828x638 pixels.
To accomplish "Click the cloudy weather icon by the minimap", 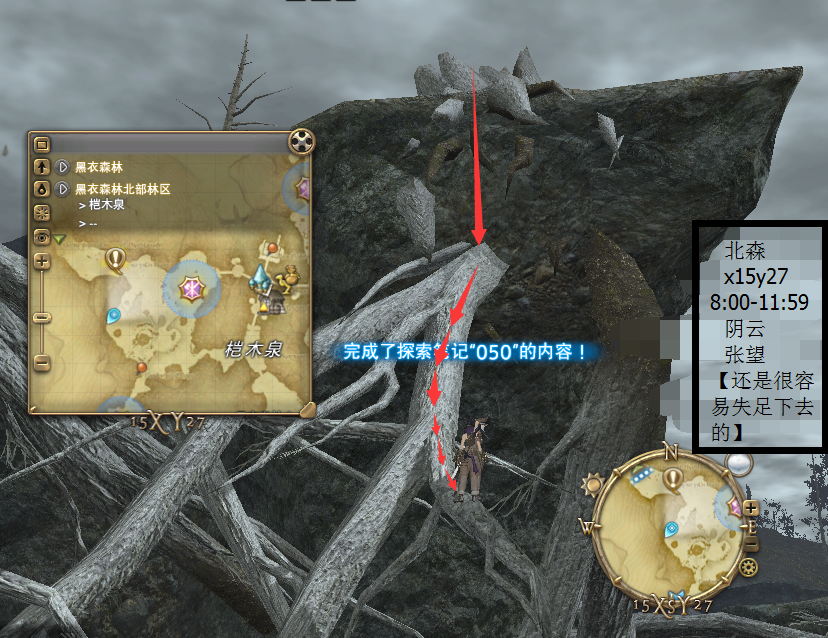I will pos(739,465).
